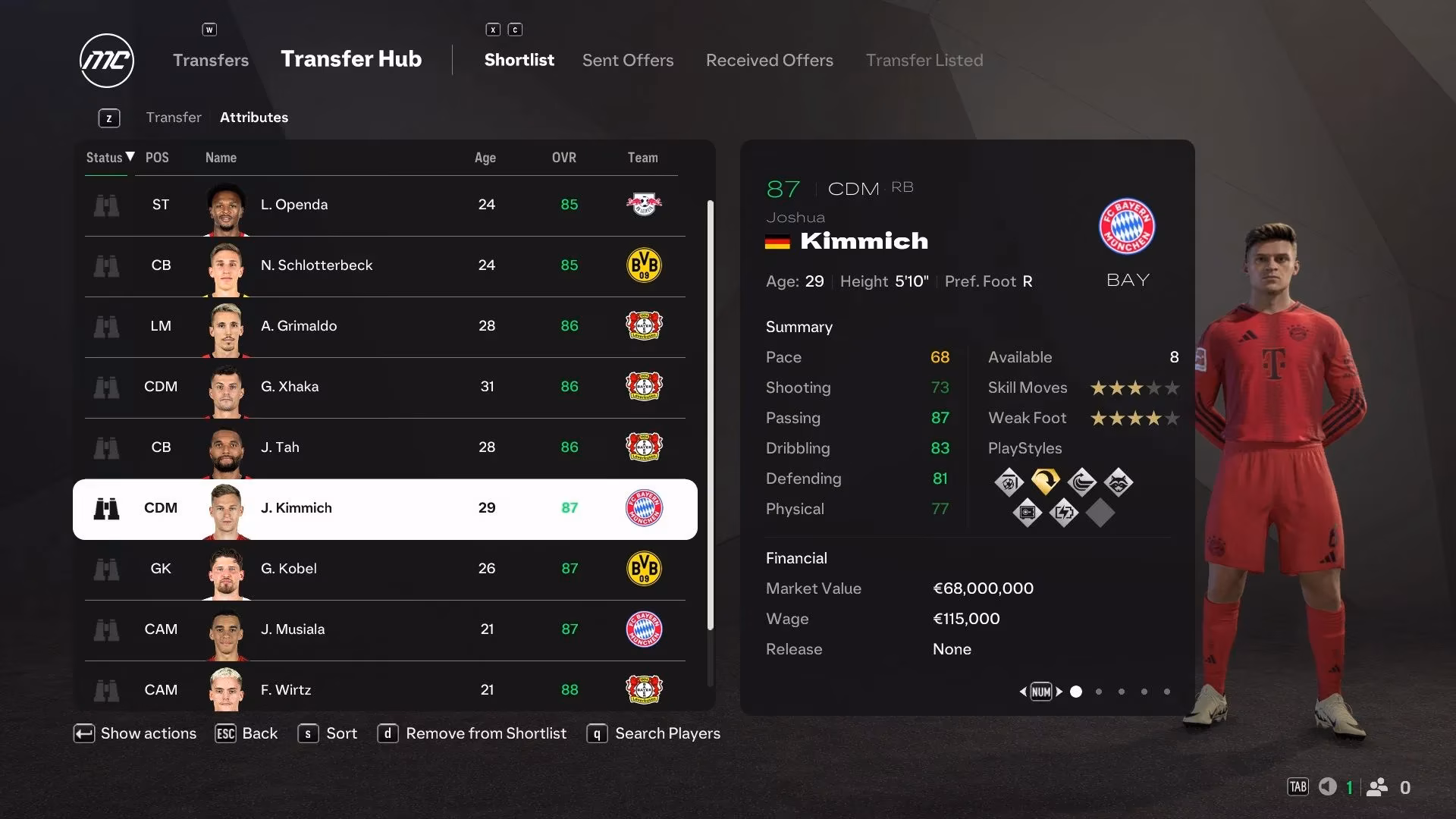Select the golden PlayStyle+ diamond icon

tap(1046, 481)
